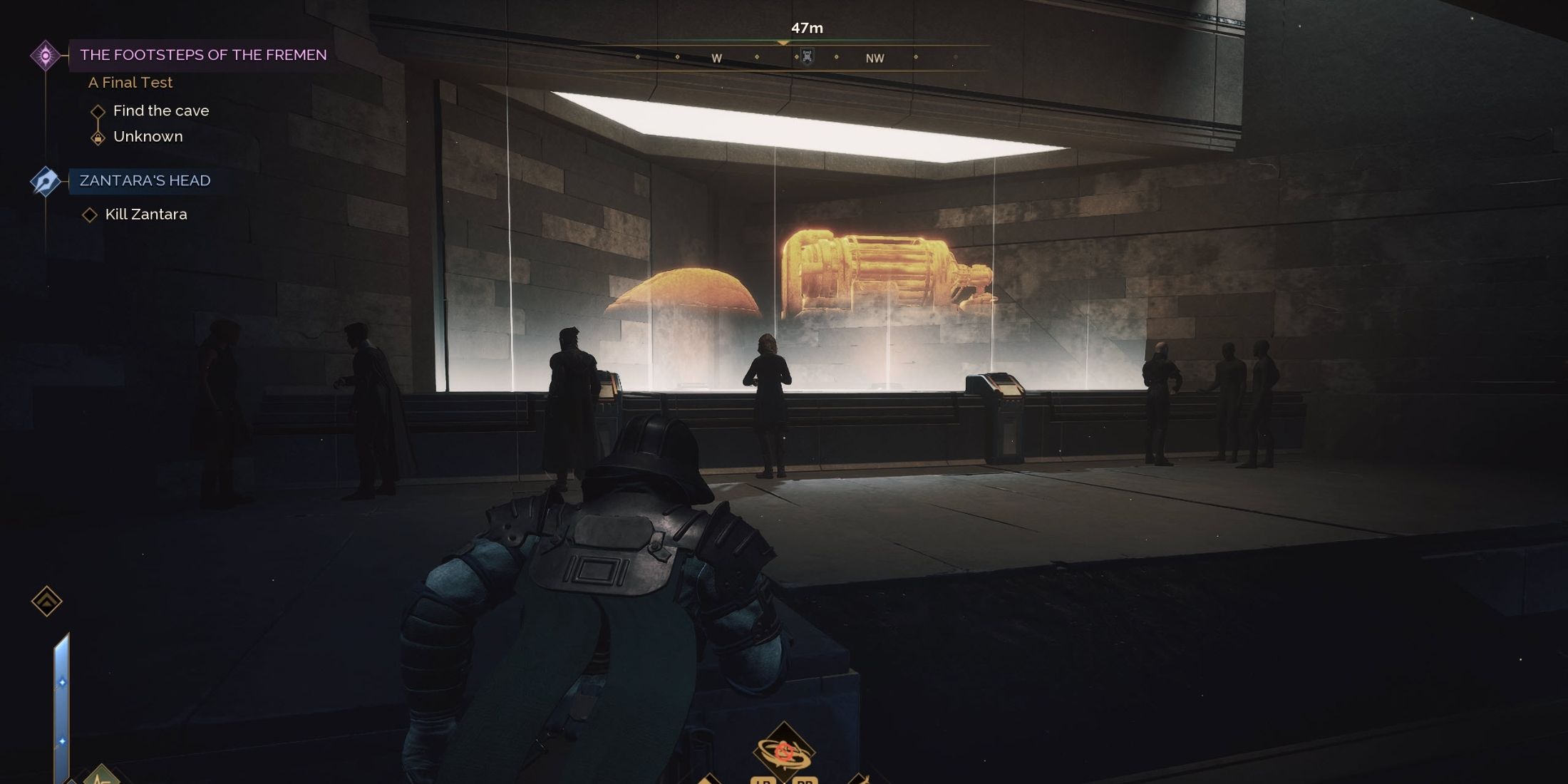1568x784 pixels.
Task: Select the chevron diamond indicator above the stamina bar
Action: (46, 602)
